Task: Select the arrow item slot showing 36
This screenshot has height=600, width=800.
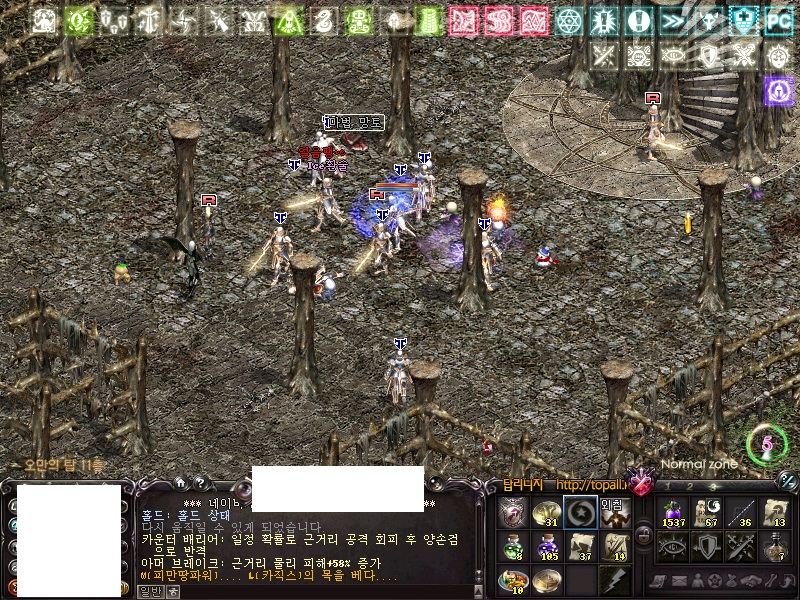Action: 741,512
